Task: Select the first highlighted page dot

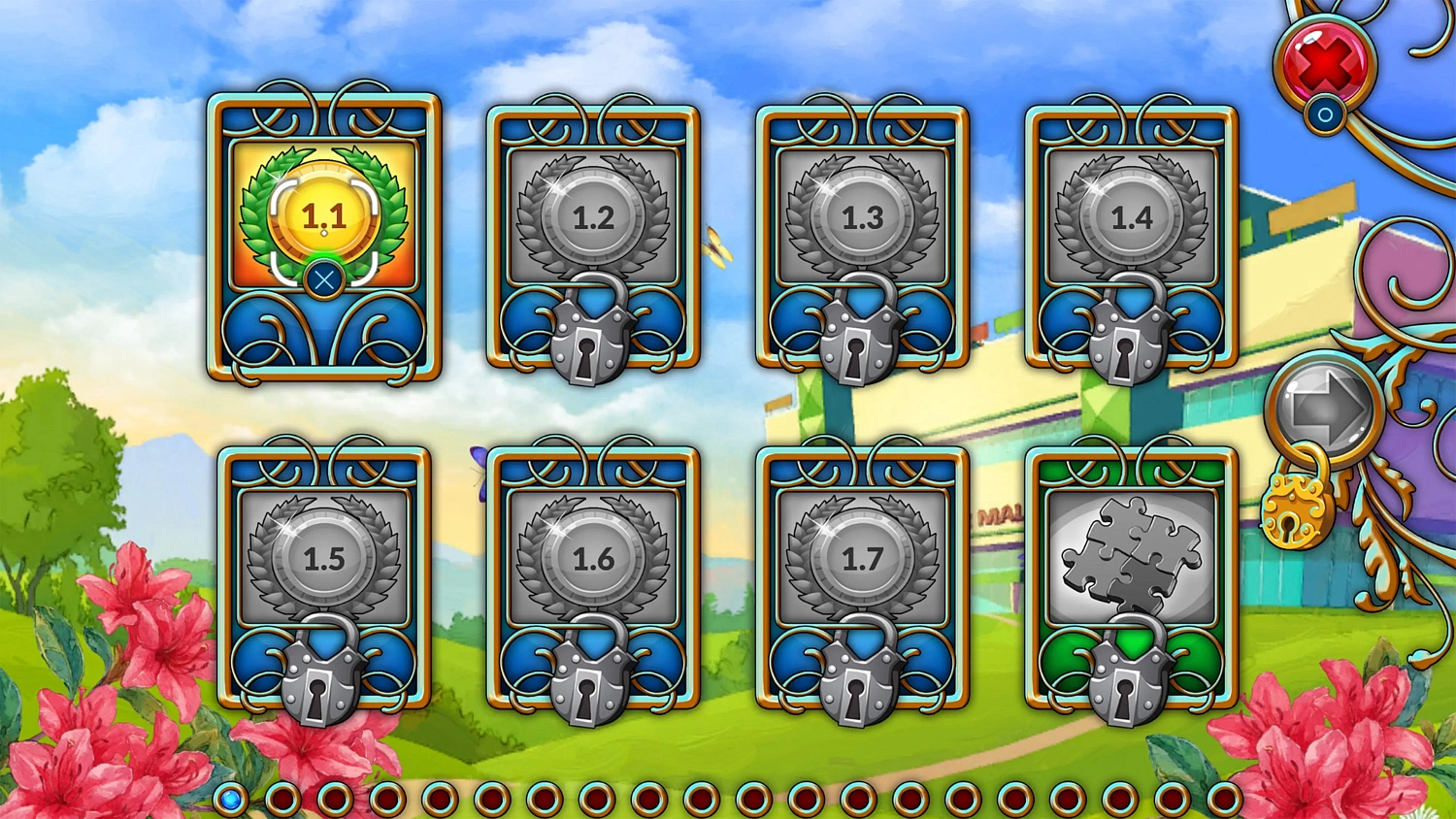Action: pos(231,798)
